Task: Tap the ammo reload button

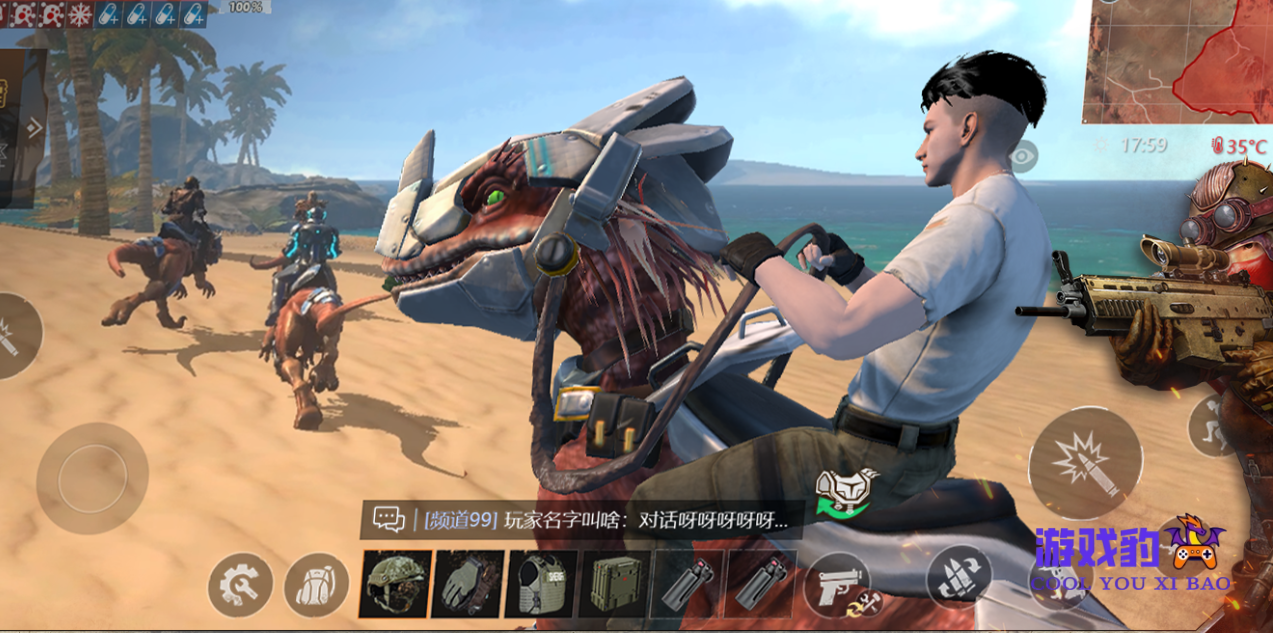Action: point(959,577)
